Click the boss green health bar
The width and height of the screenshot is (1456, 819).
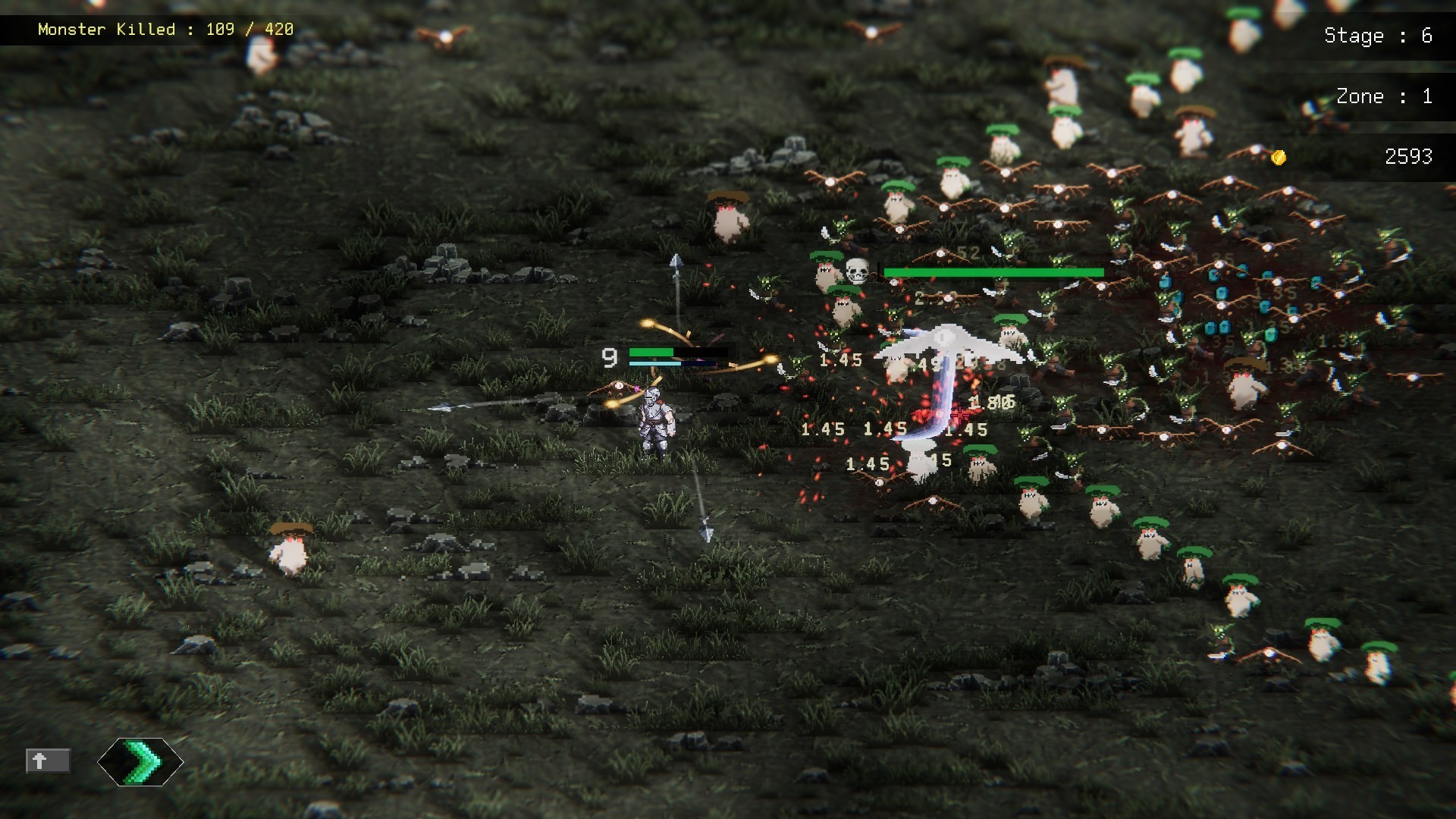[993, 271]
